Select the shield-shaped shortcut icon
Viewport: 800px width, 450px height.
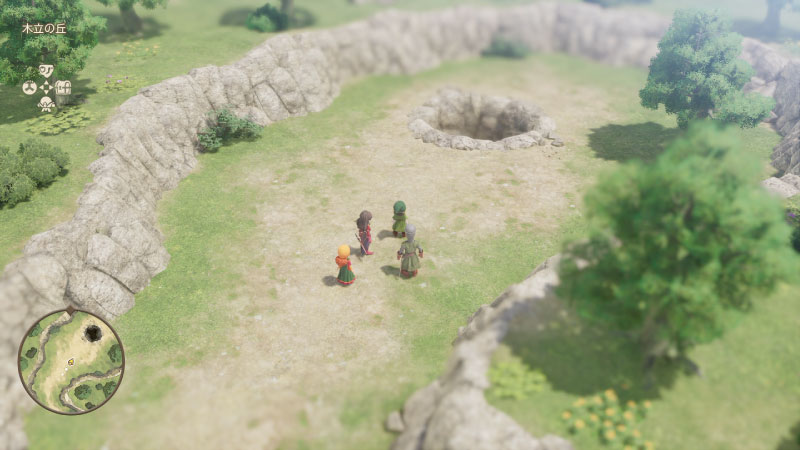[46, 71]
